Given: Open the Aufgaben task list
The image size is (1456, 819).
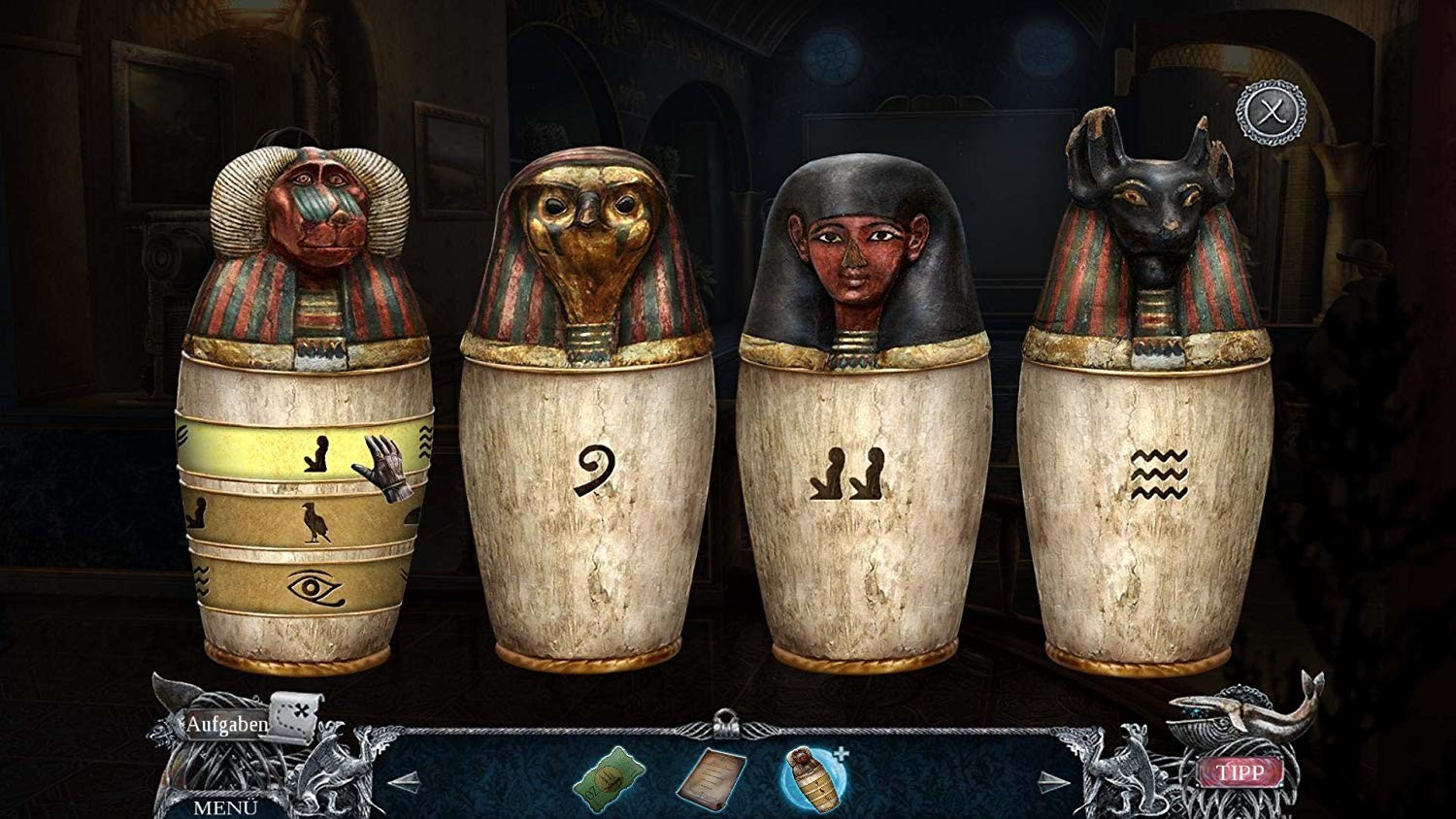Looking at the screenshot, I should (226, 724).
